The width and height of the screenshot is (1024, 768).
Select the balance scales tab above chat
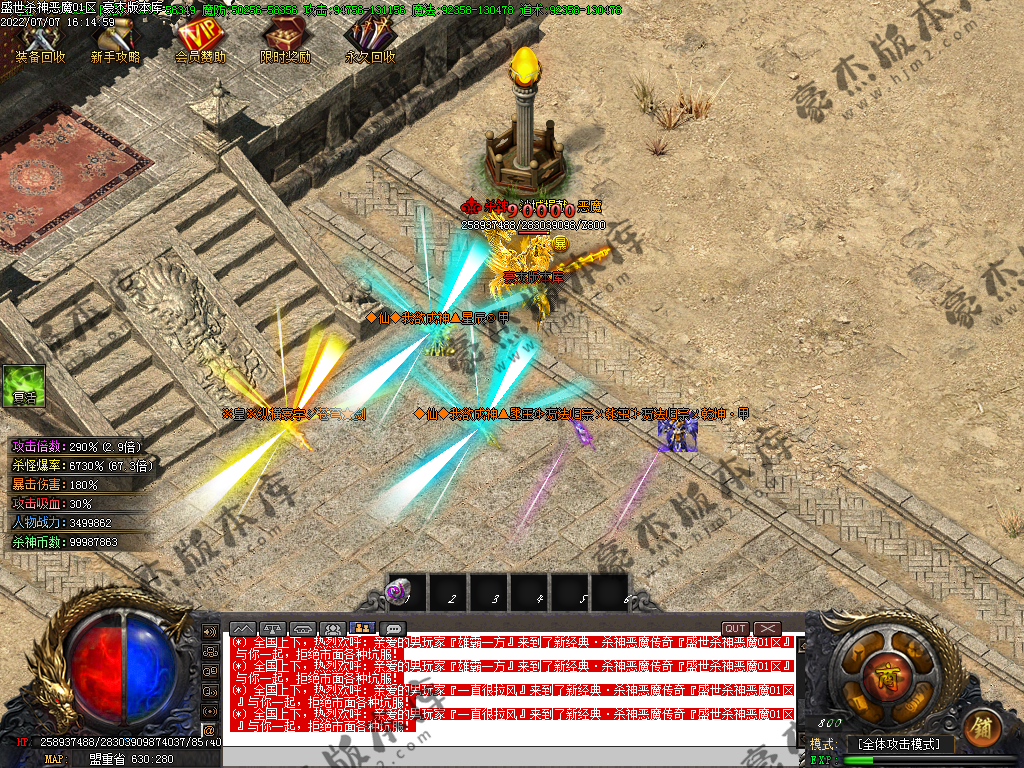pos(273,628)
